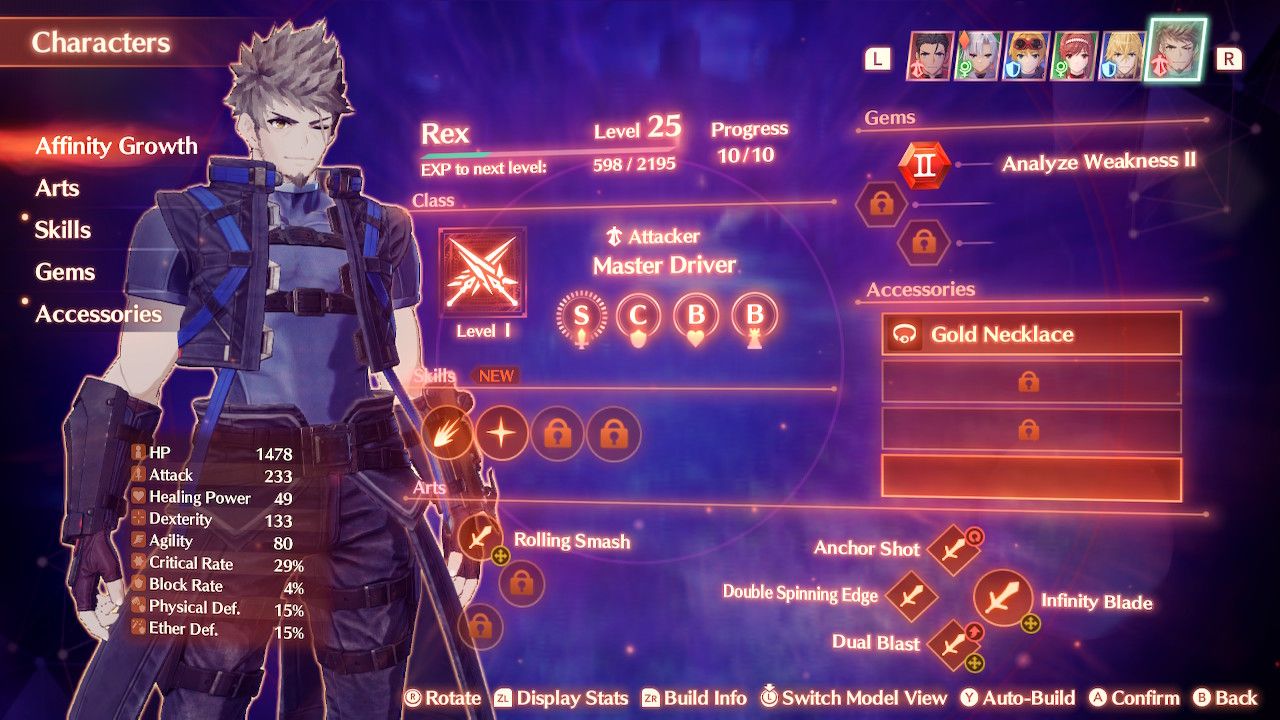Switch to the Accessories section
Image resolution: width=1280 pixels, height=720 pixels.
tap(98, 314)
